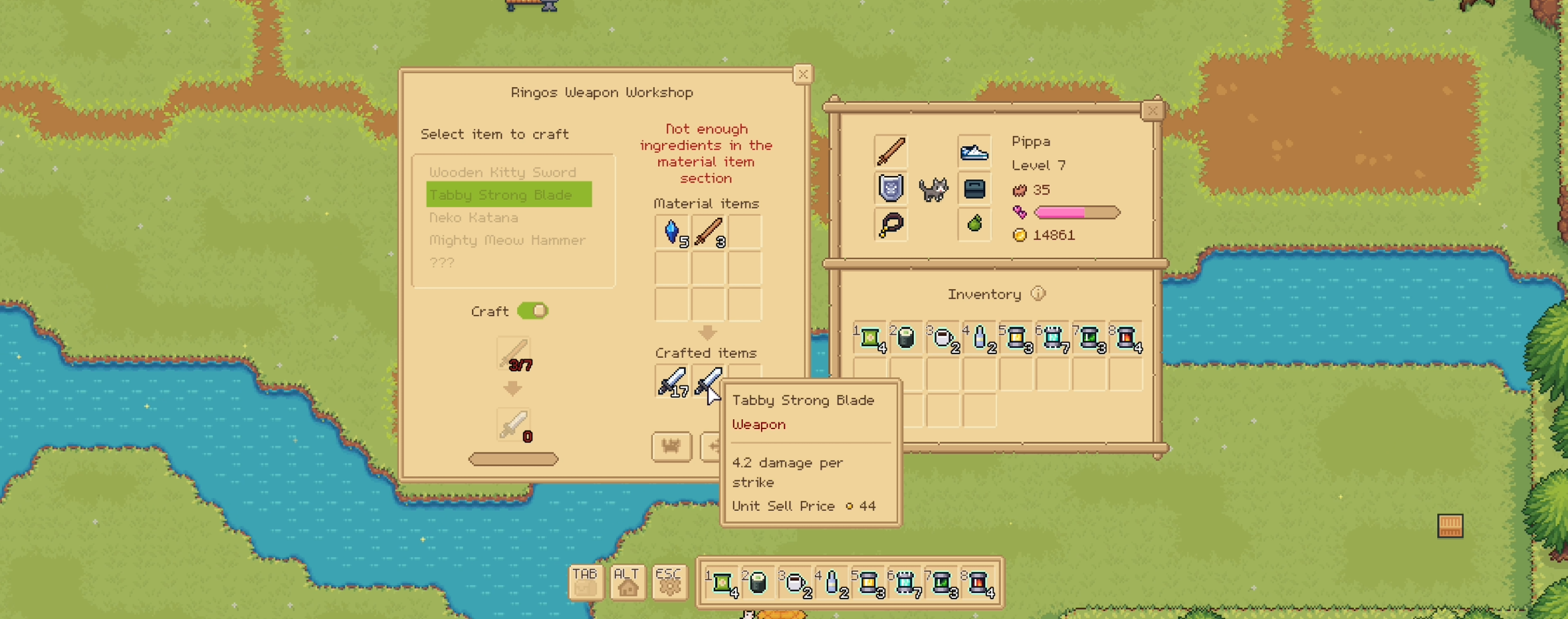Select the equipped shield slot
Viewport: 1568px width, 619px height.
[891, 189]
